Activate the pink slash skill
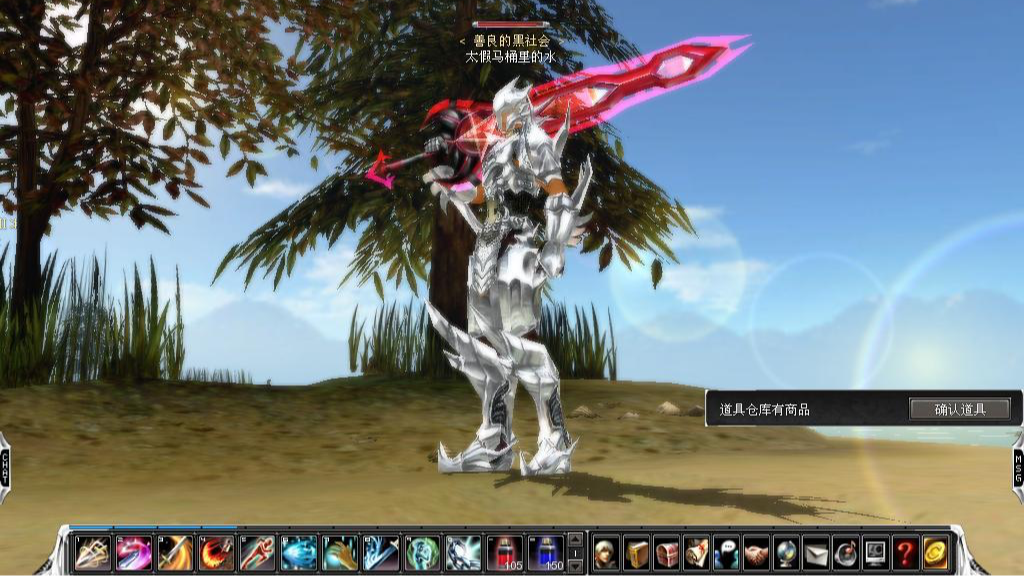The image size is (1024, 576). pyautogui.click(x=134, y=552)
